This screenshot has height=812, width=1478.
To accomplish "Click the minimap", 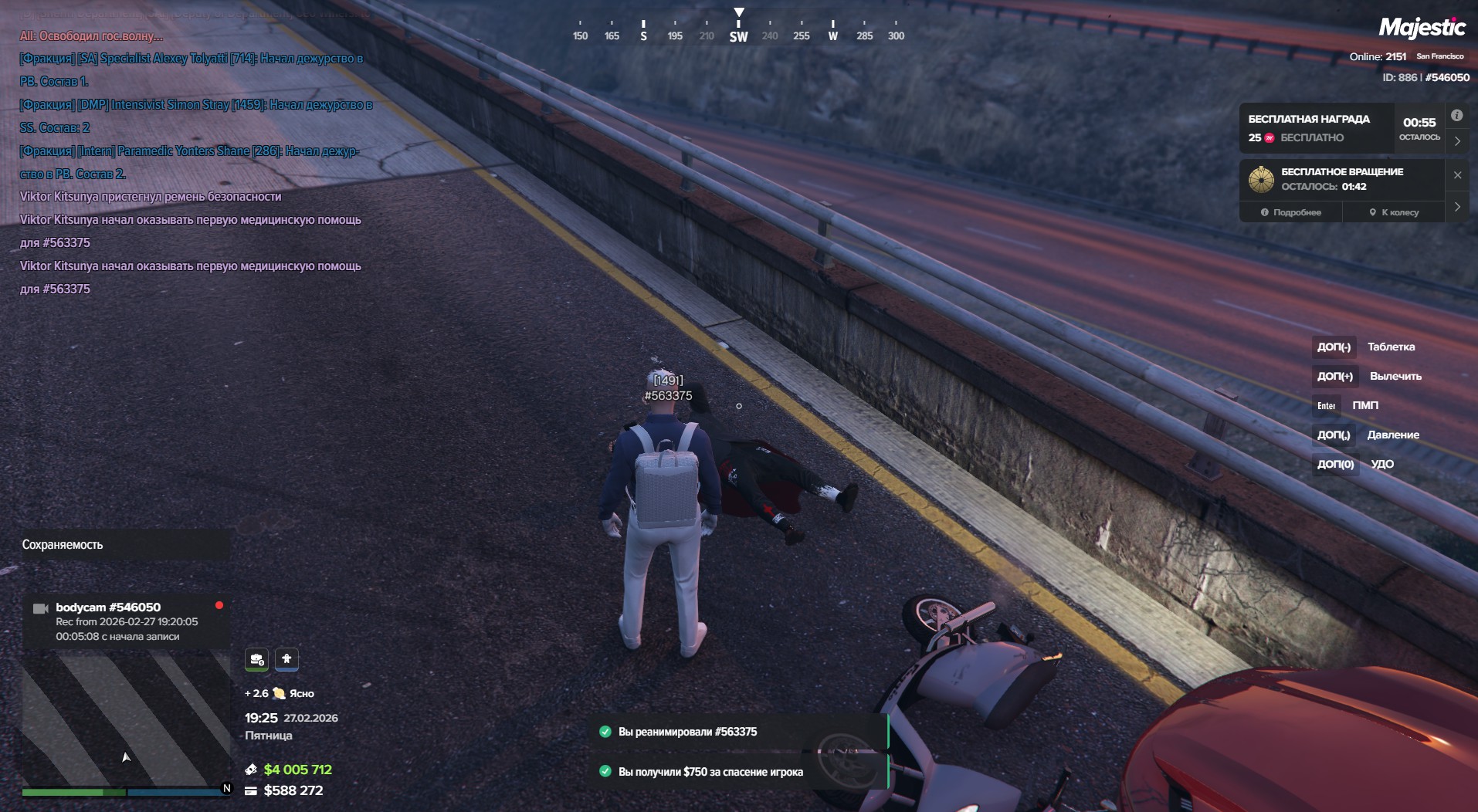I will tap(126, 718).
